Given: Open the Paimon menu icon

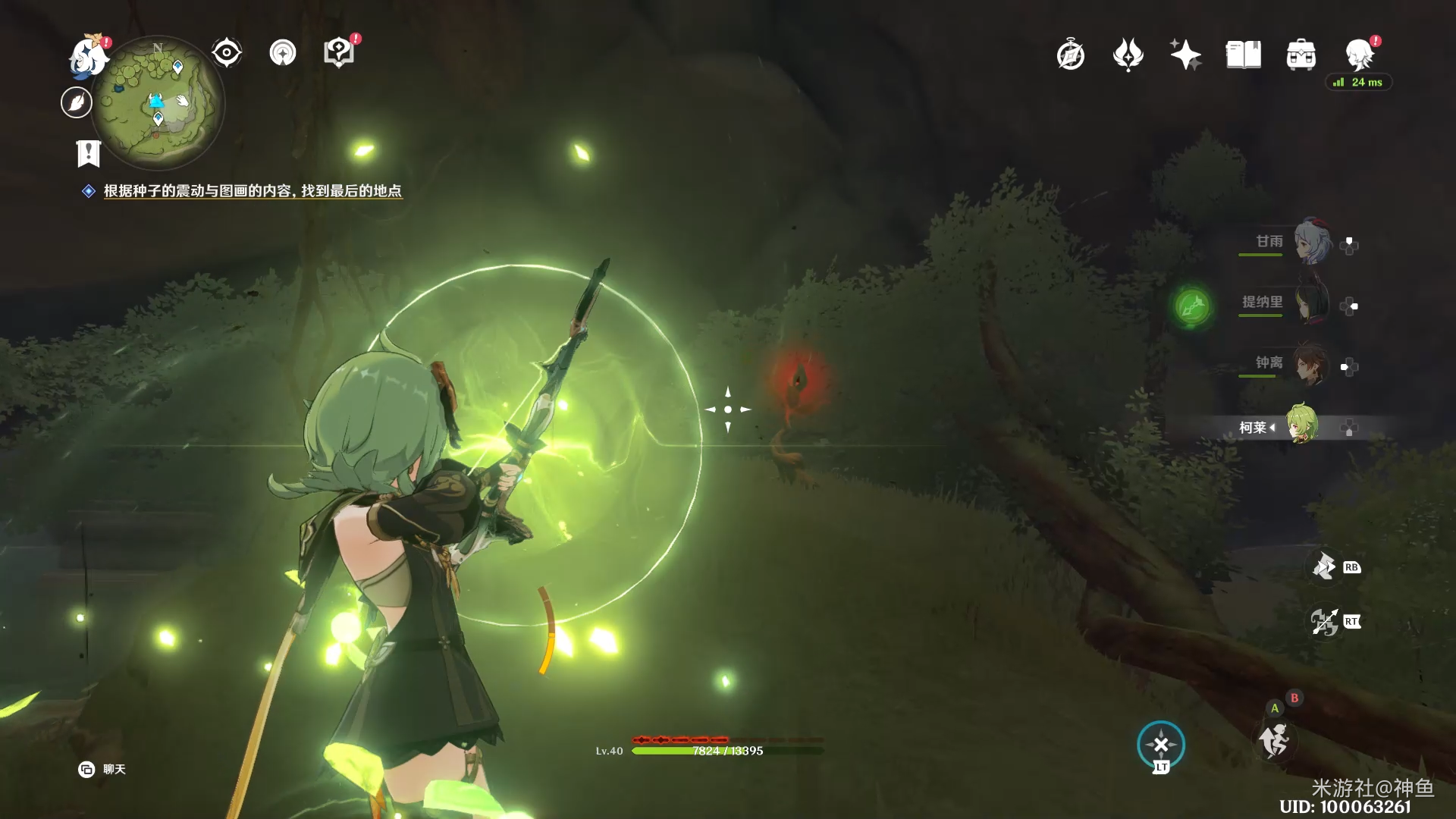Looking at the screenshot, I should click(89, 56).
